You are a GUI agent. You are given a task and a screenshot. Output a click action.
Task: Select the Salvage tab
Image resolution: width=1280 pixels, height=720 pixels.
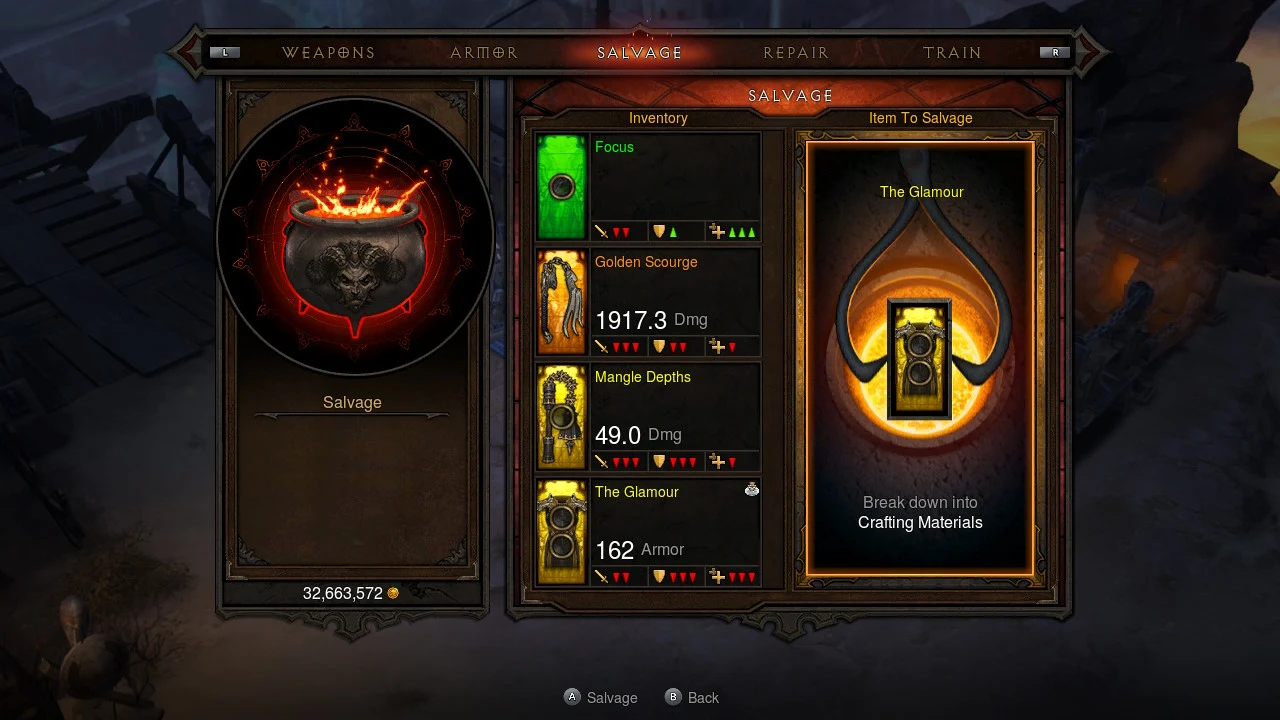(x=640, y=53)
